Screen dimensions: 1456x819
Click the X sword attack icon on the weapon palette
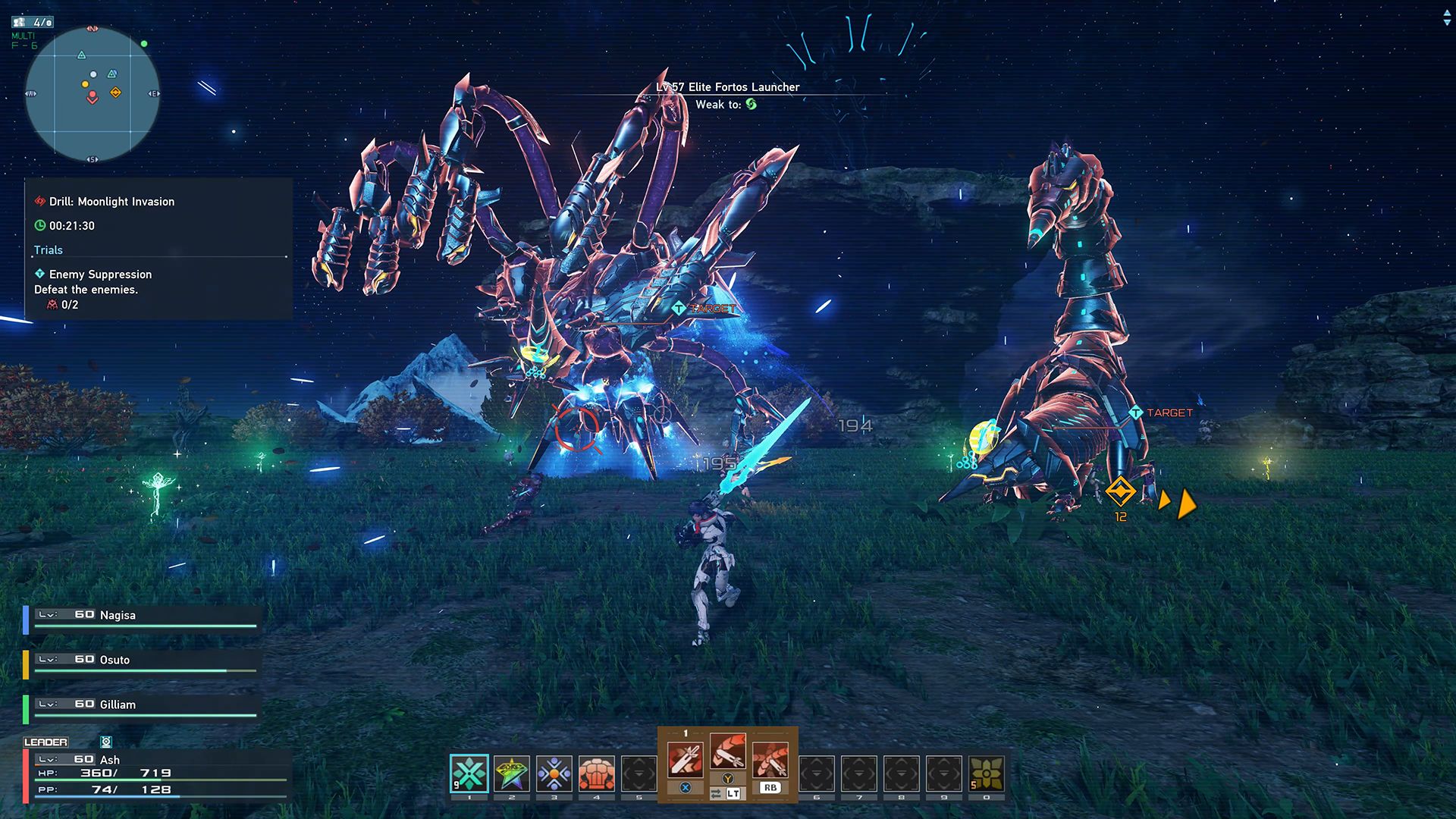pos(686,758)
